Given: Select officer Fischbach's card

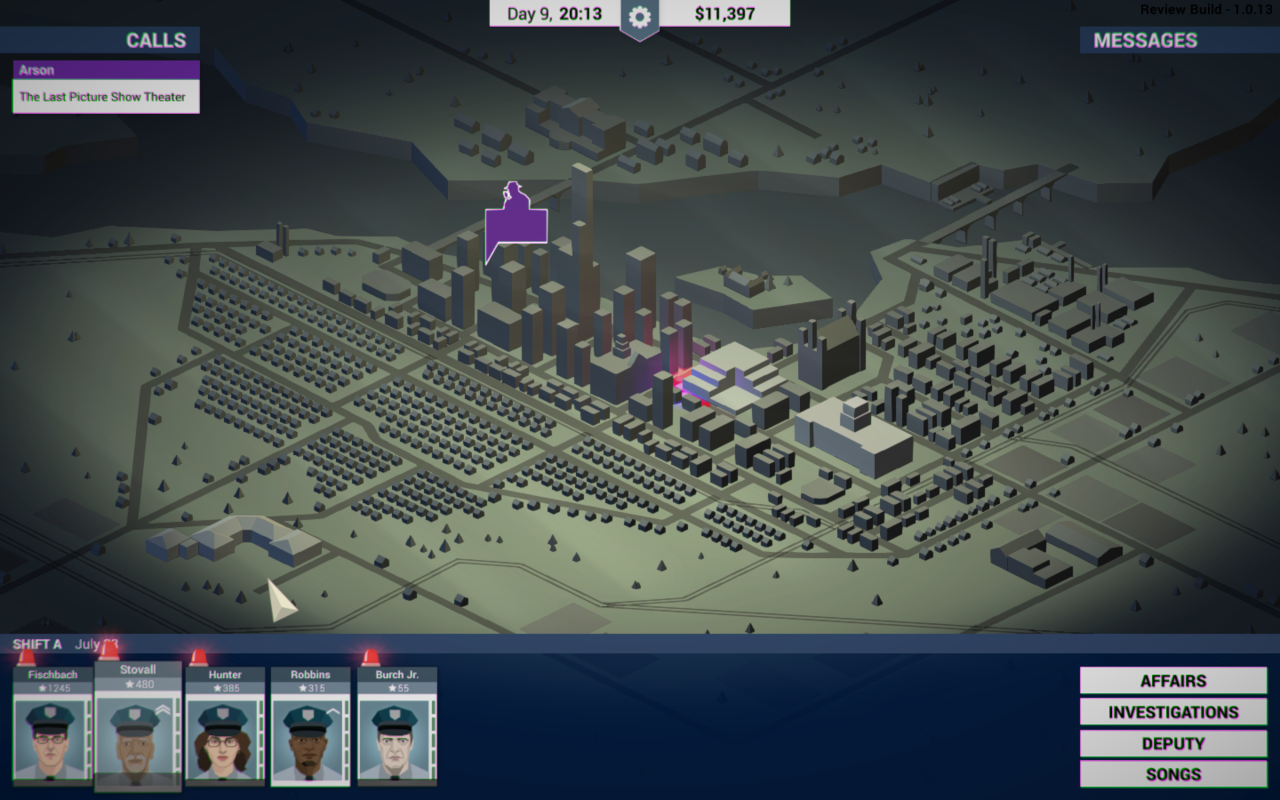Looking at the screenshot, I should point(51,728).
